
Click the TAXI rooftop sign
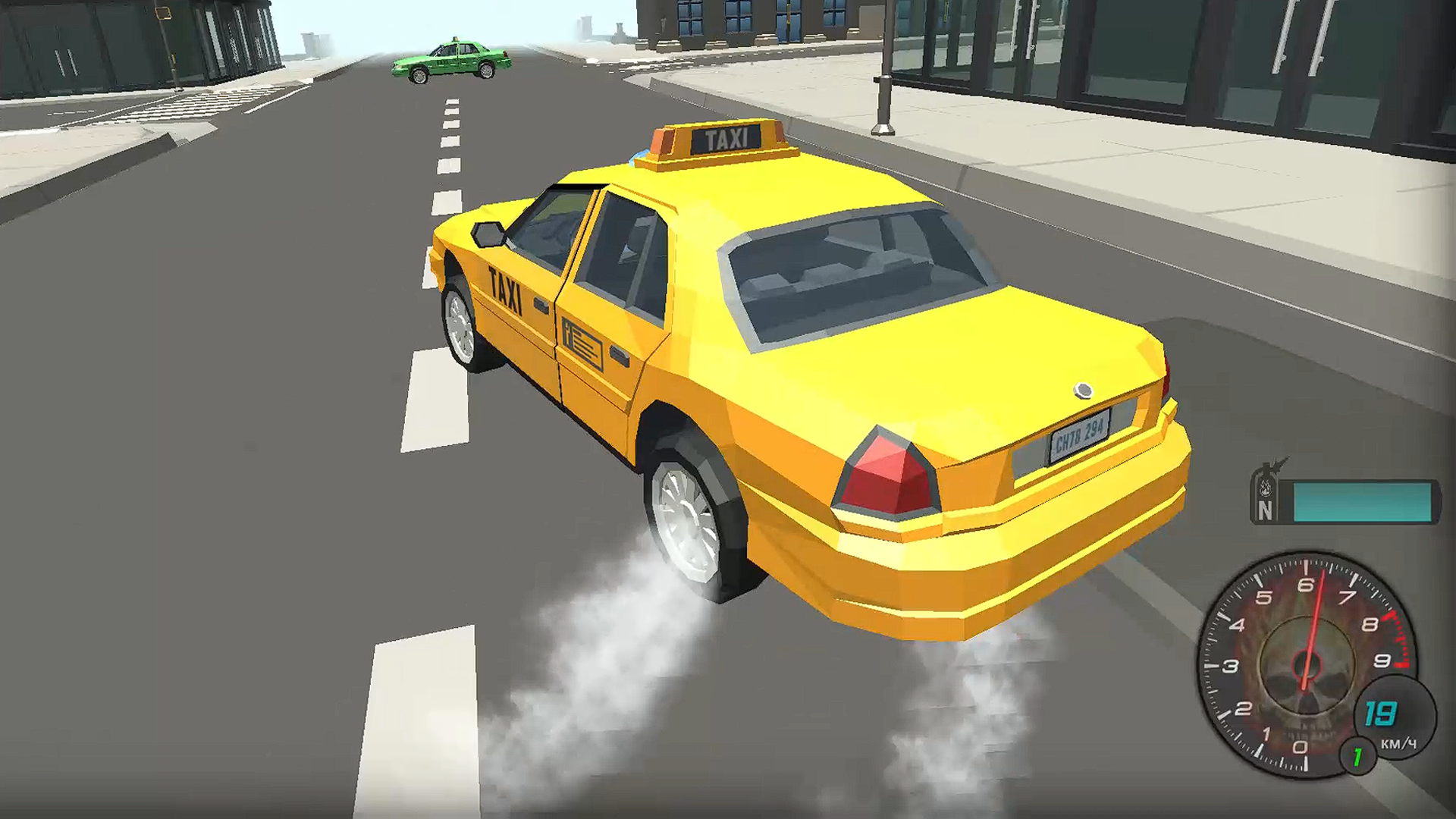(x=726, y=138)
